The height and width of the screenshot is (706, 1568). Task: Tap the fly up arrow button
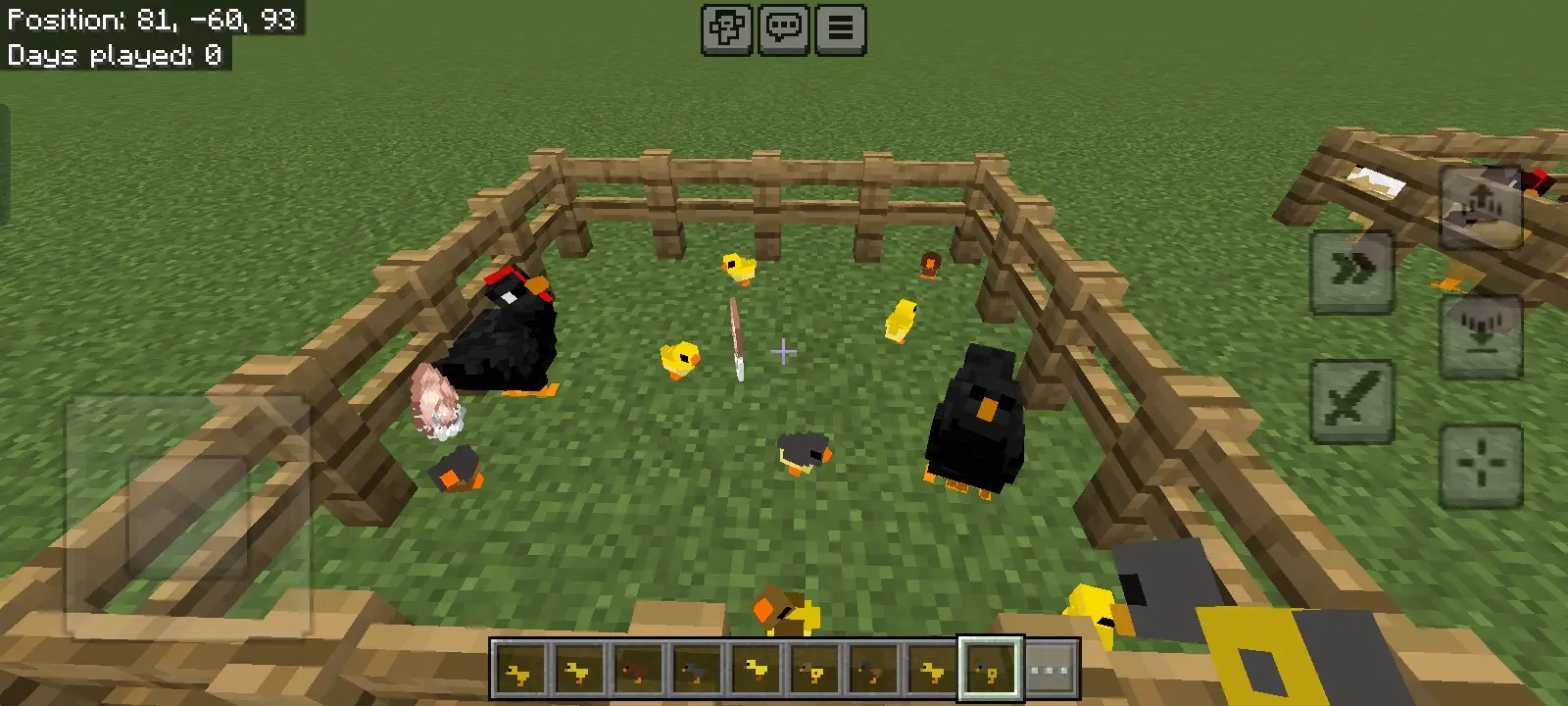(1480, 207)
